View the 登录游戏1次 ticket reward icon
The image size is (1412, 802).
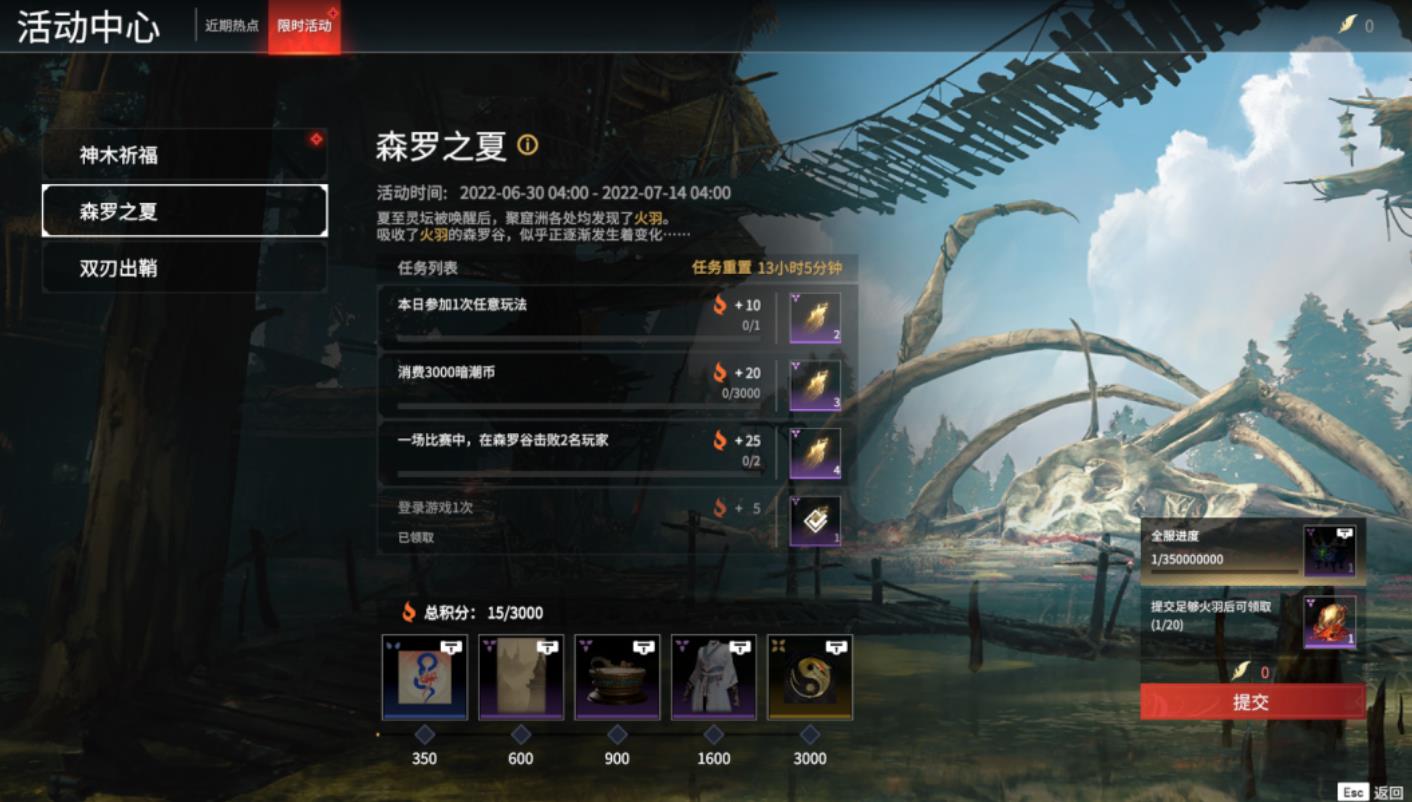[815, 521]
